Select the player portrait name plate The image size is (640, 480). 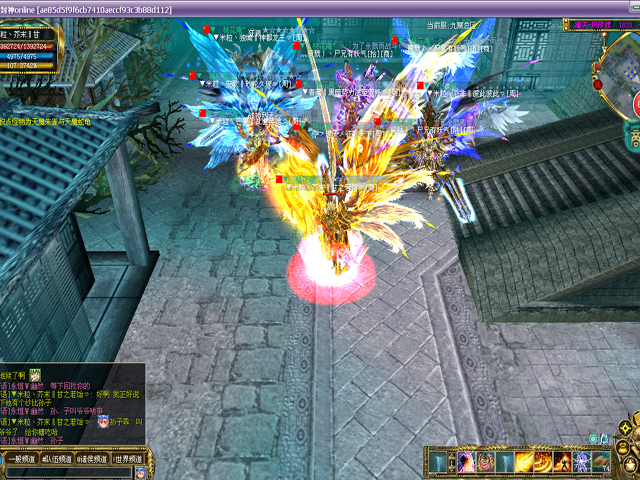(30, 35)
